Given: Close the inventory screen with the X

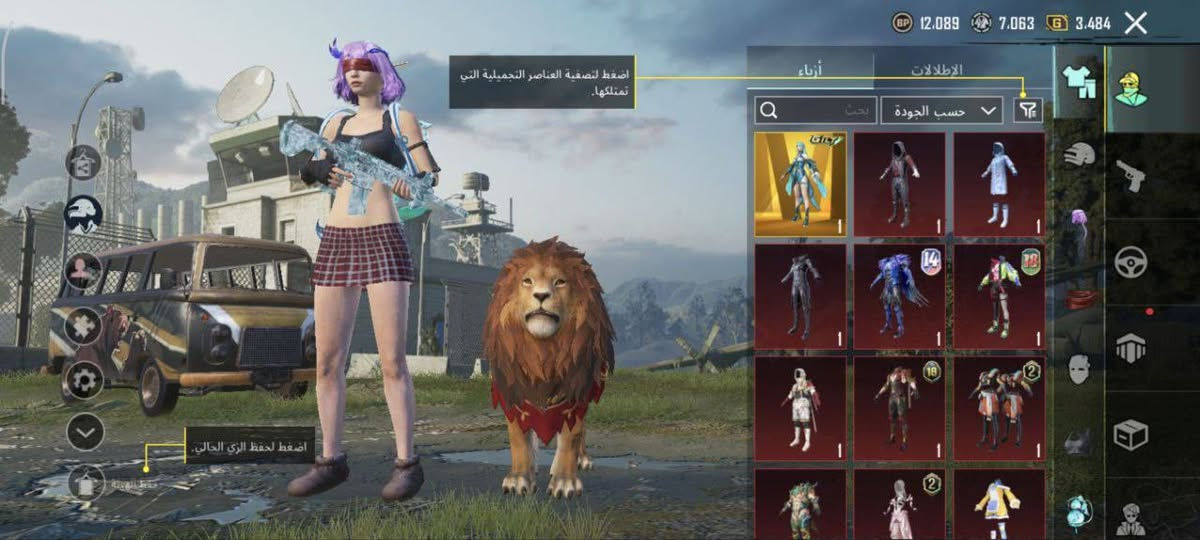Looking at the screenshot, I should click(1135, 23).
